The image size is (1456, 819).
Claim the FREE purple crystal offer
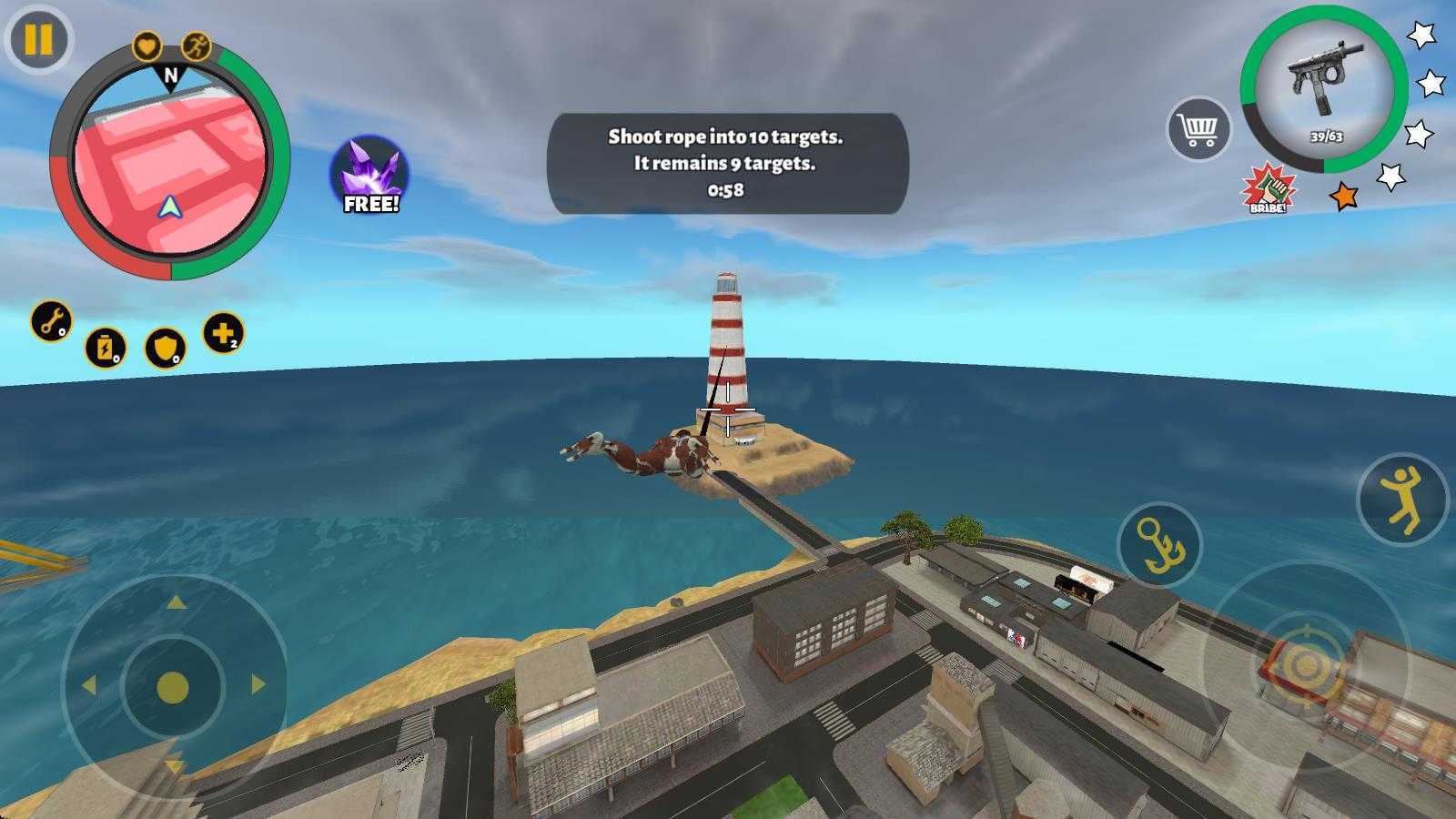tap(369, 176)
